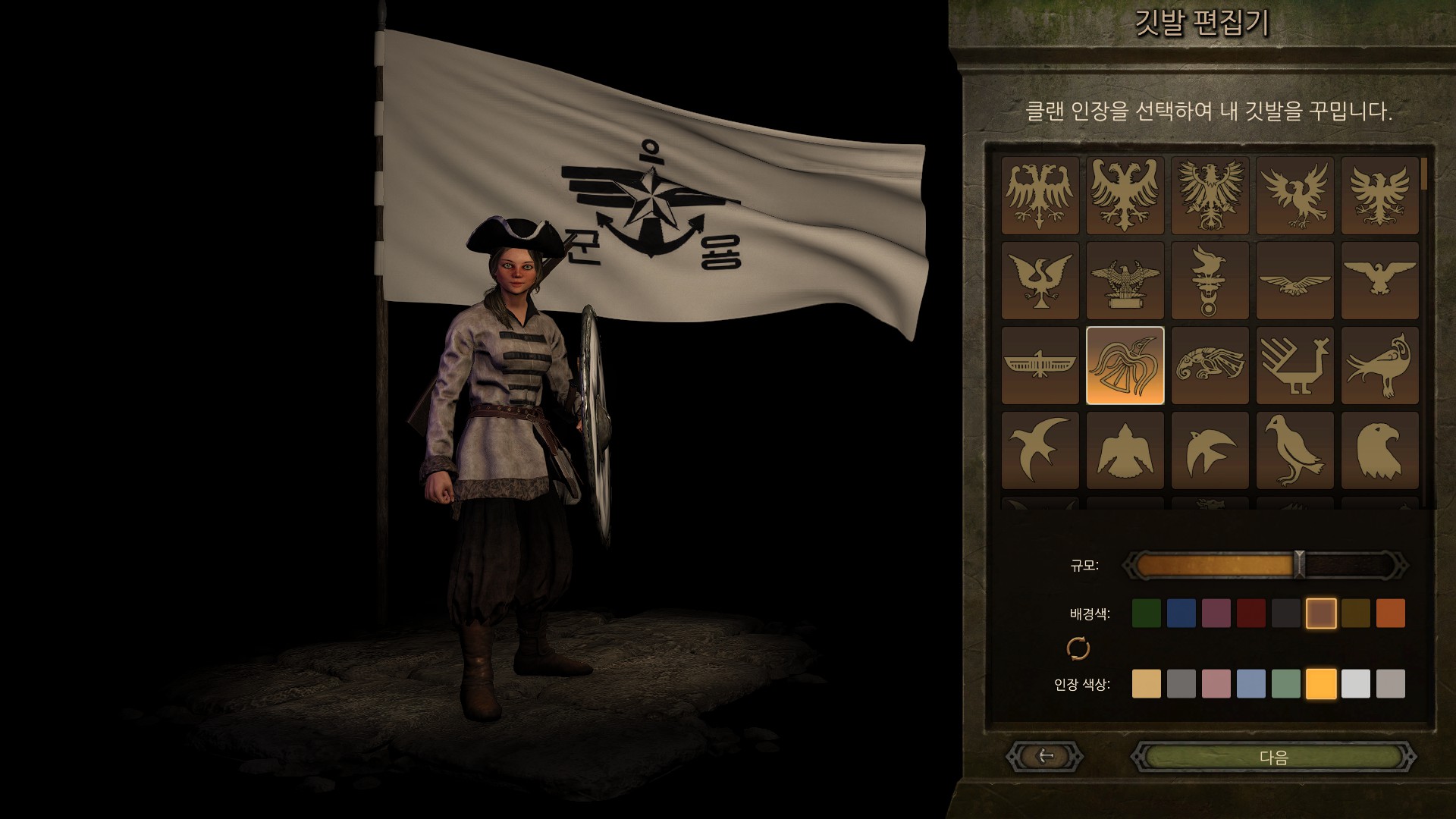Choose the eagle perched on pedestal sigil
The height and width of the screenshot is (819, 1456).
pos(1125,281)
